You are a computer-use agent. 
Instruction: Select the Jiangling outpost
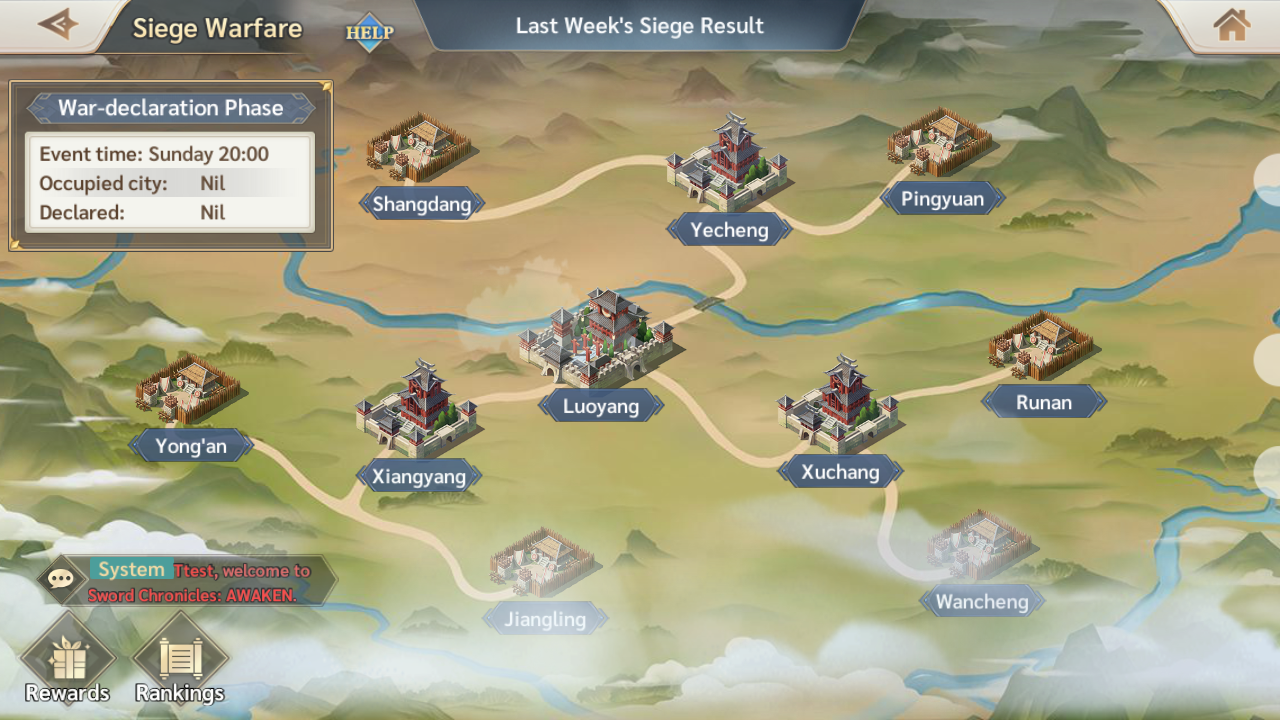[x=543, y=565]
